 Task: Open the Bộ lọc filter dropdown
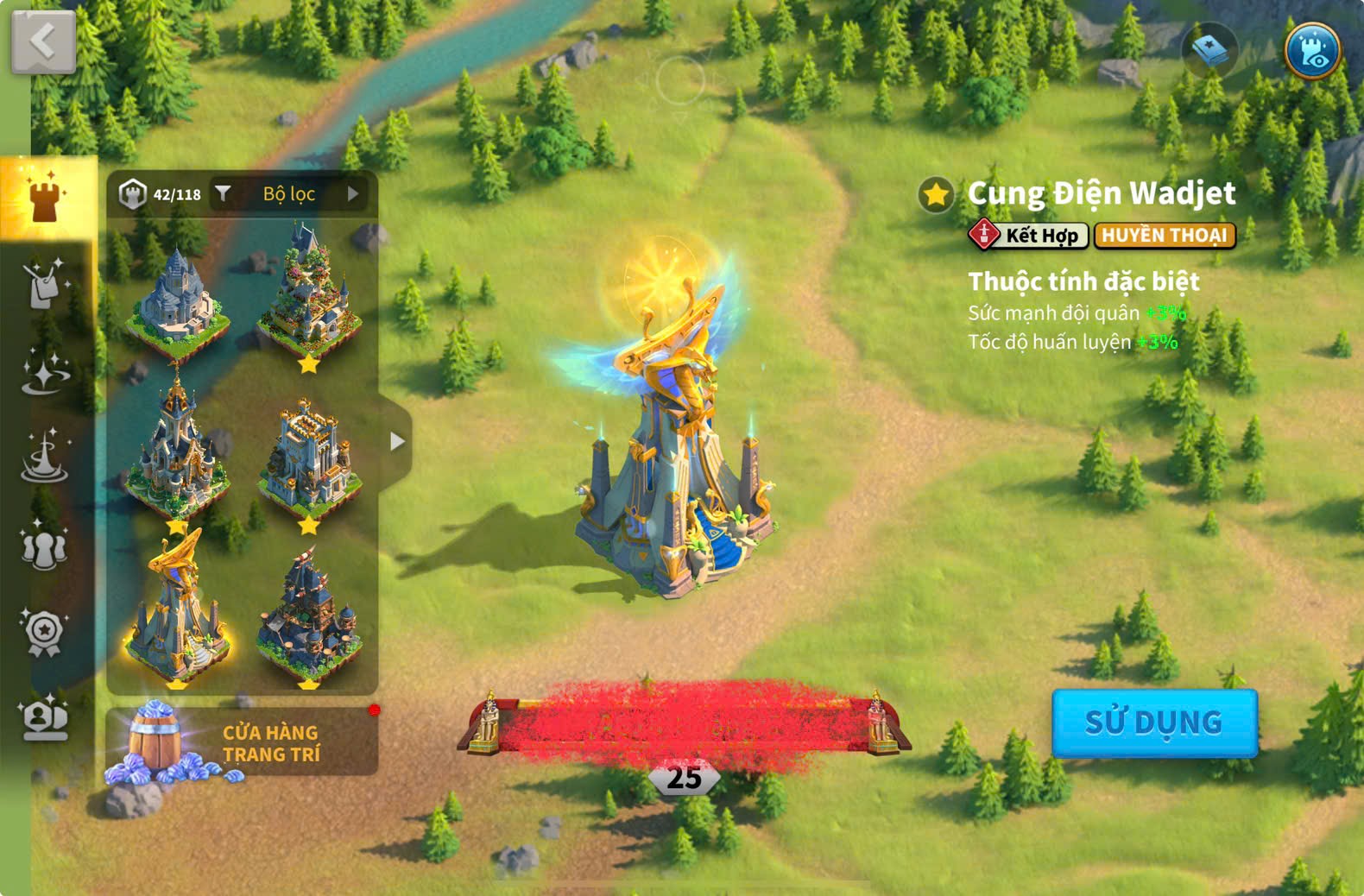pyautogui.click(x=289, y=194)
